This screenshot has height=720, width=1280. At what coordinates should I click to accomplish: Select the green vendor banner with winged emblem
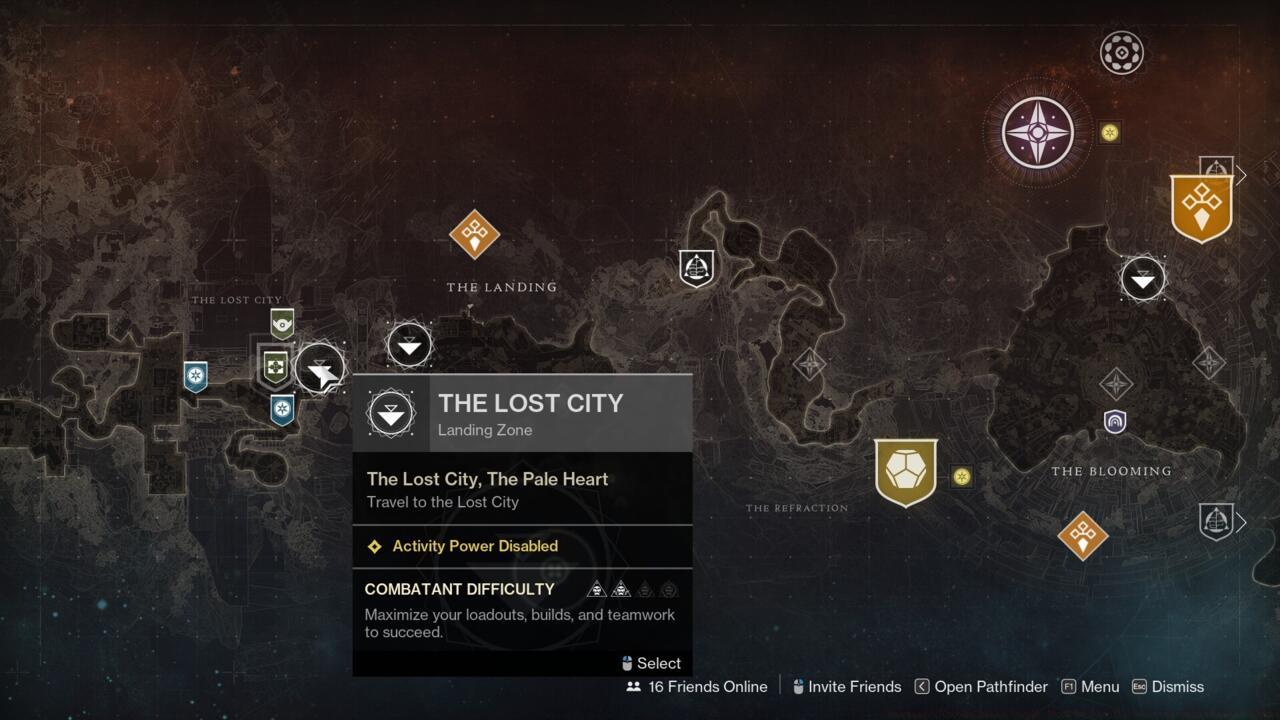(x=282, y=323)
